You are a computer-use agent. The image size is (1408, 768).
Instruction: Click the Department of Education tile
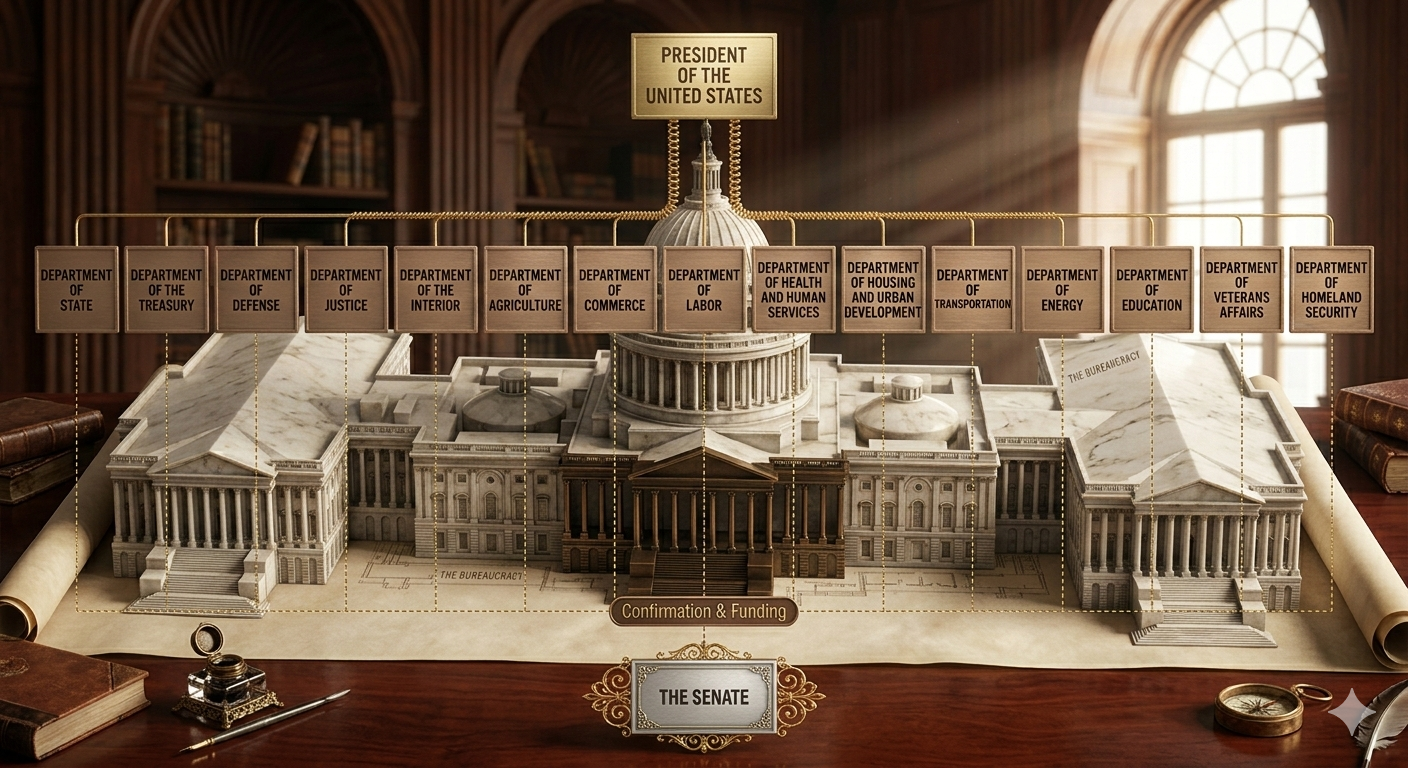click(x=1151, y=289)
